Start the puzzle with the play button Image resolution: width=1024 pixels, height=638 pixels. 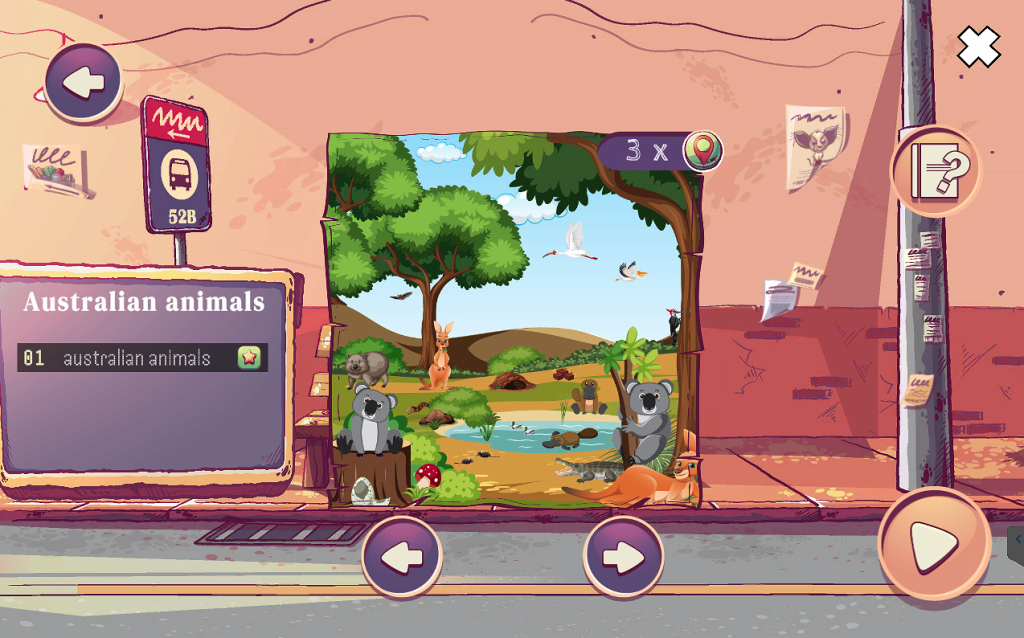point(934,545)
